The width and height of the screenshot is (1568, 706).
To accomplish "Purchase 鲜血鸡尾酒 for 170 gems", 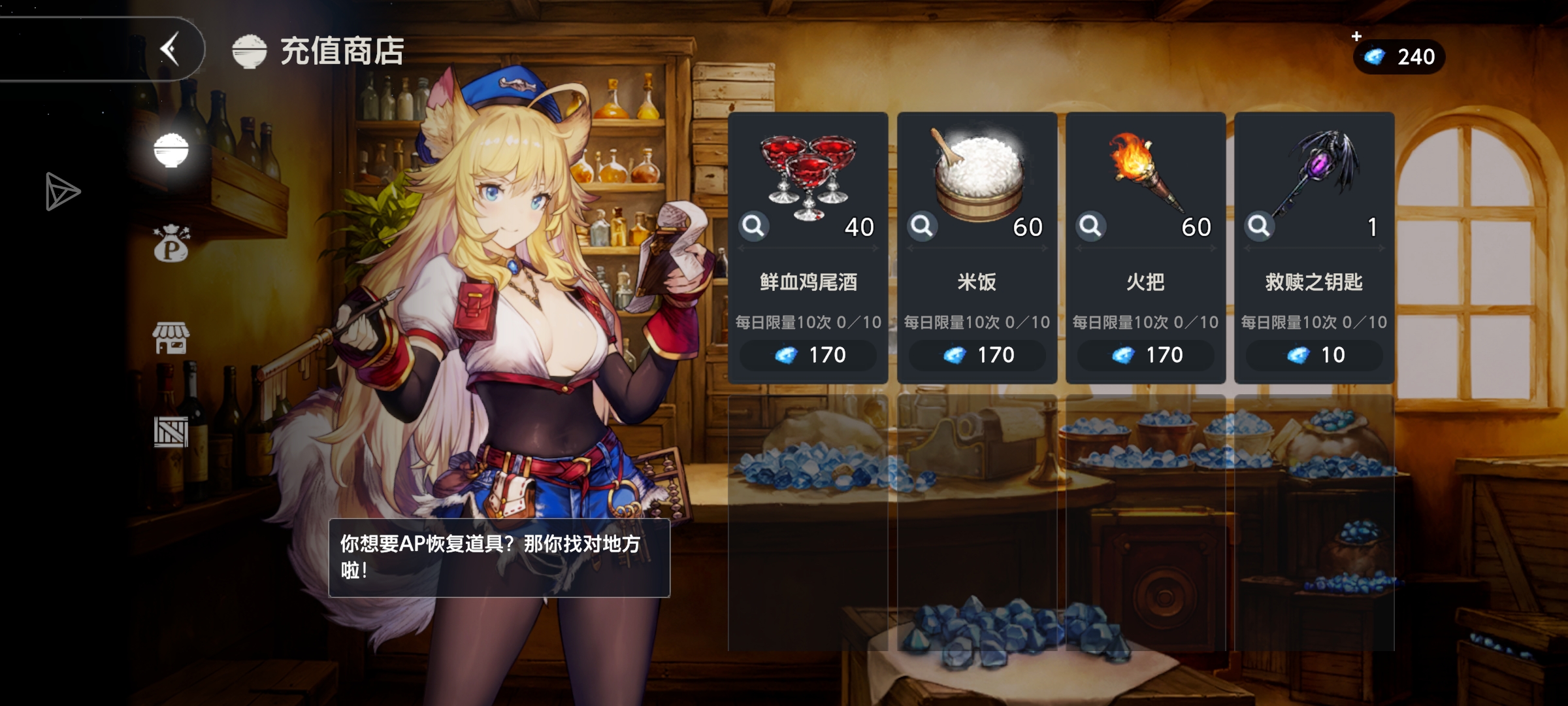I will (808, 355).
